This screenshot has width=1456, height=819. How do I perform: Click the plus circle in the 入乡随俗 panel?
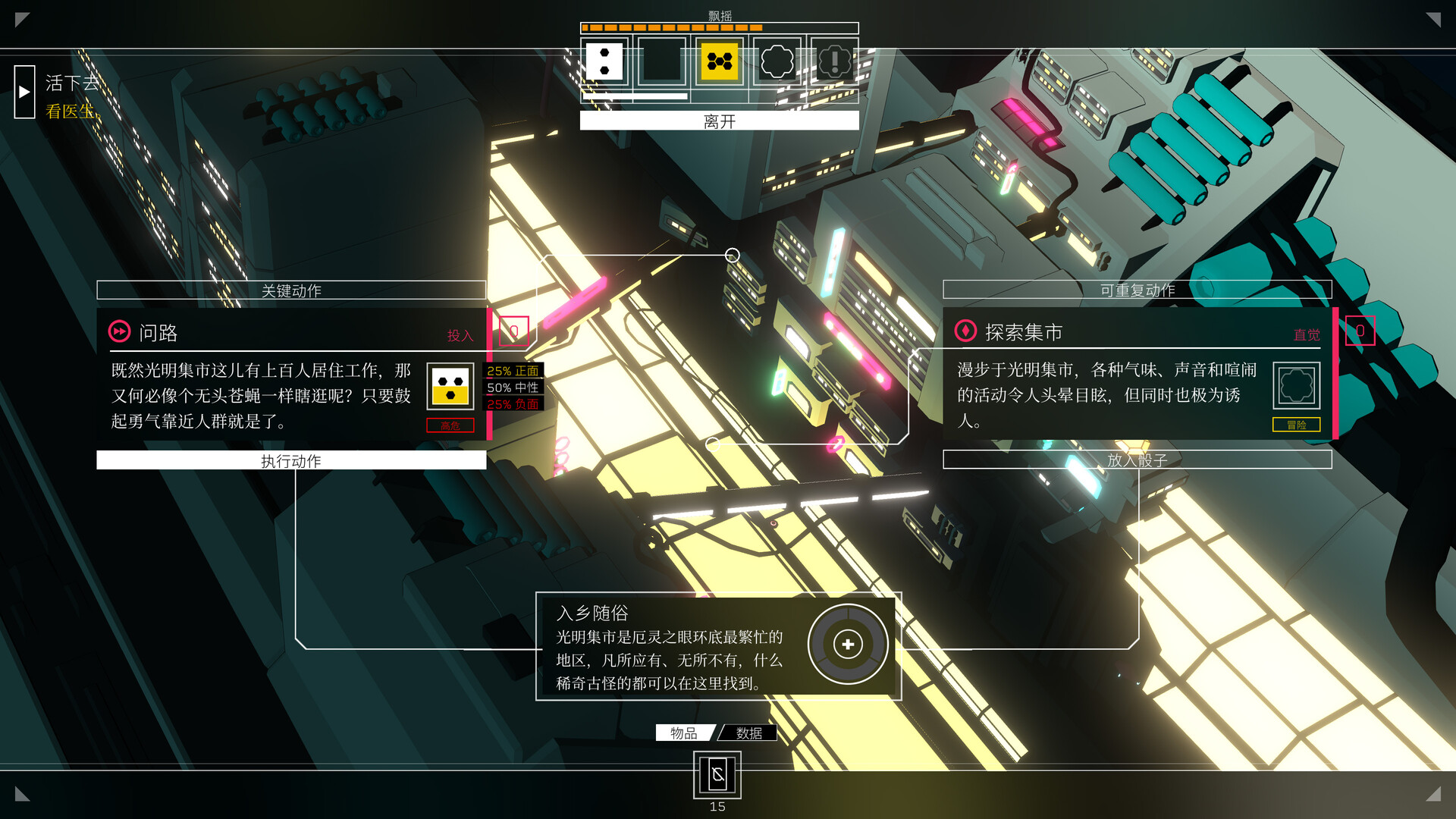[x=847, y=644]
